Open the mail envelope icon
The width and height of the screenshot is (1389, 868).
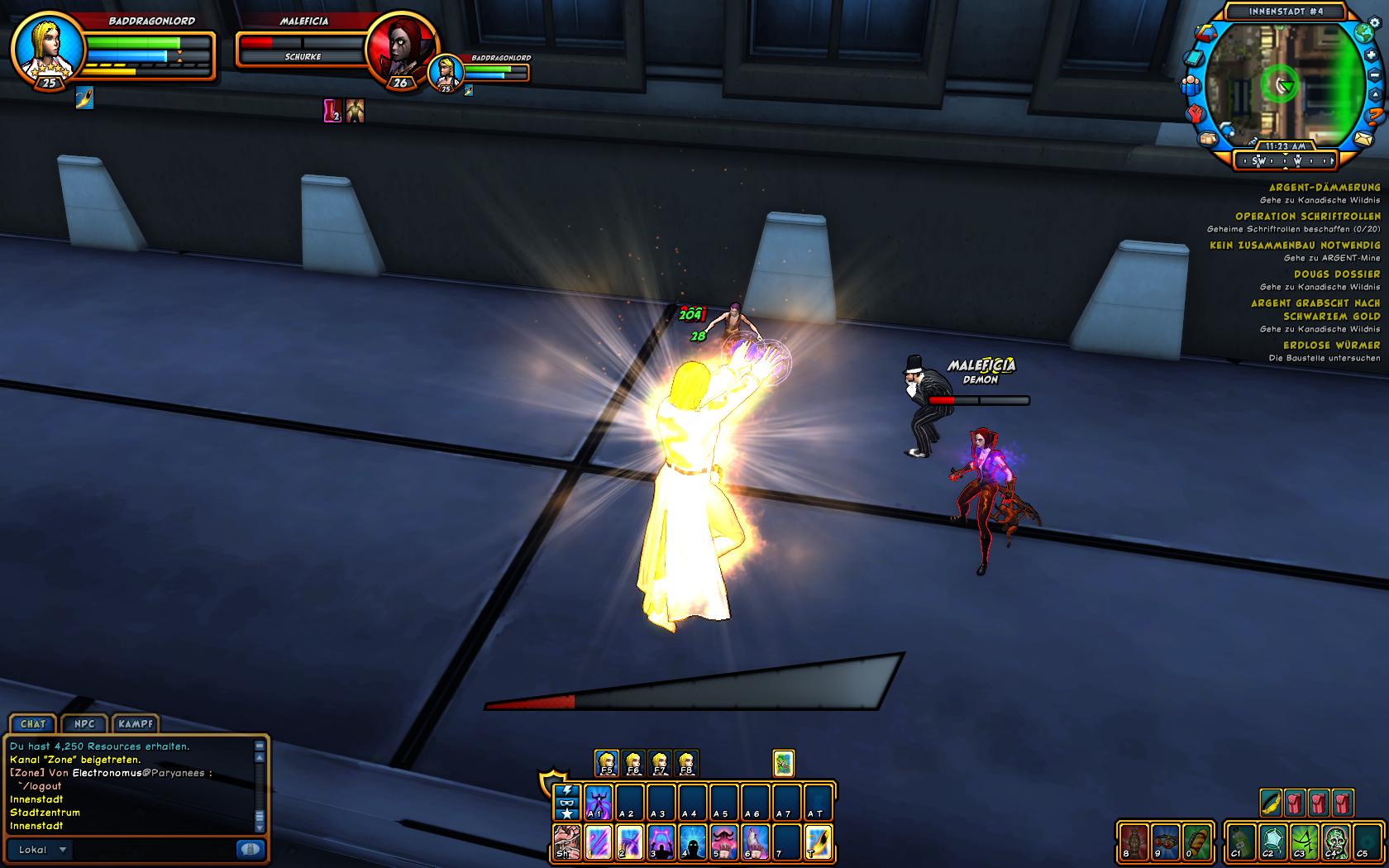1363,138
